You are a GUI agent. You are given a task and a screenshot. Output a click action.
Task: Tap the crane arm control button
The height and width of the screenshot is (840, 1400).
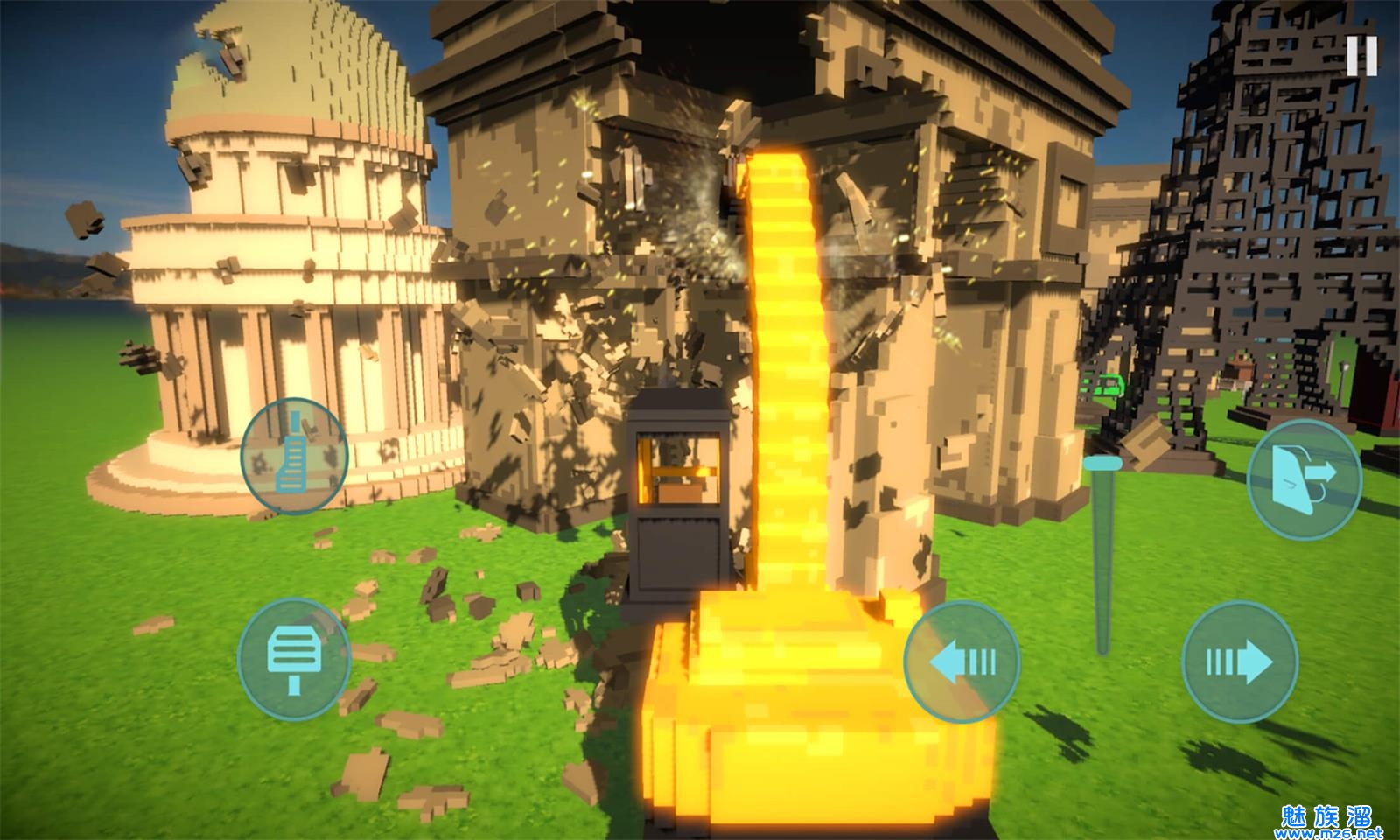tap(294, 455)
